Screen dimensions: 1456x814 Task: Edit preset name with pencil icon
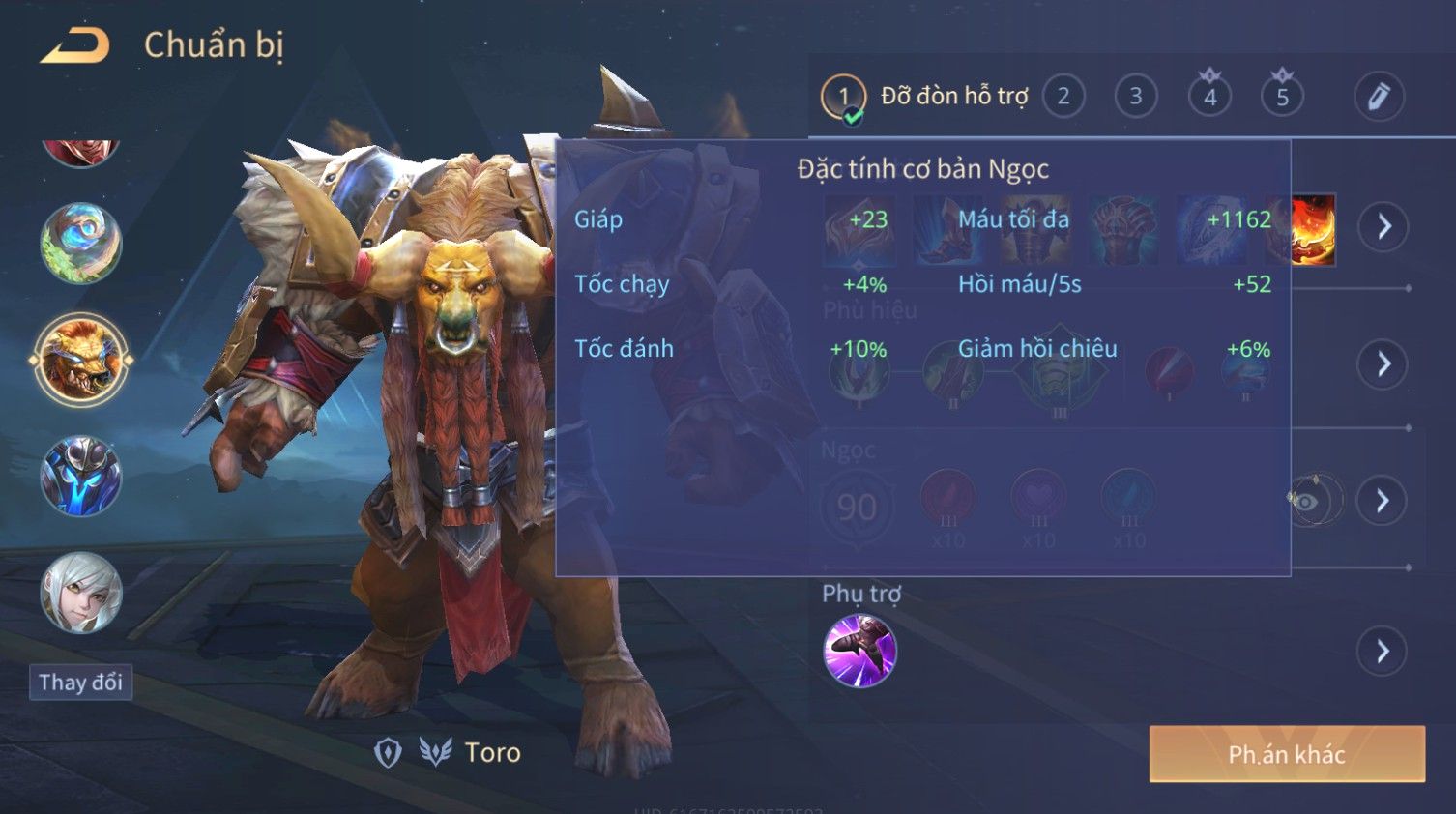click(x=1379, y=97)
